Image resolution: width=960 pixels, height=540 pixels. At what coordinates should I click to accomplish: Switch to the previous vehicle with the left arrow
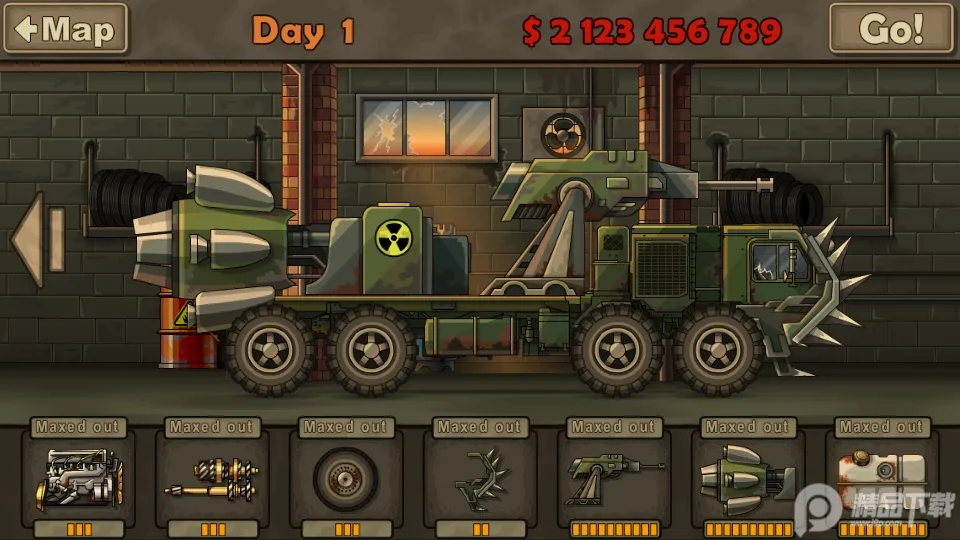tap(37, 240)
